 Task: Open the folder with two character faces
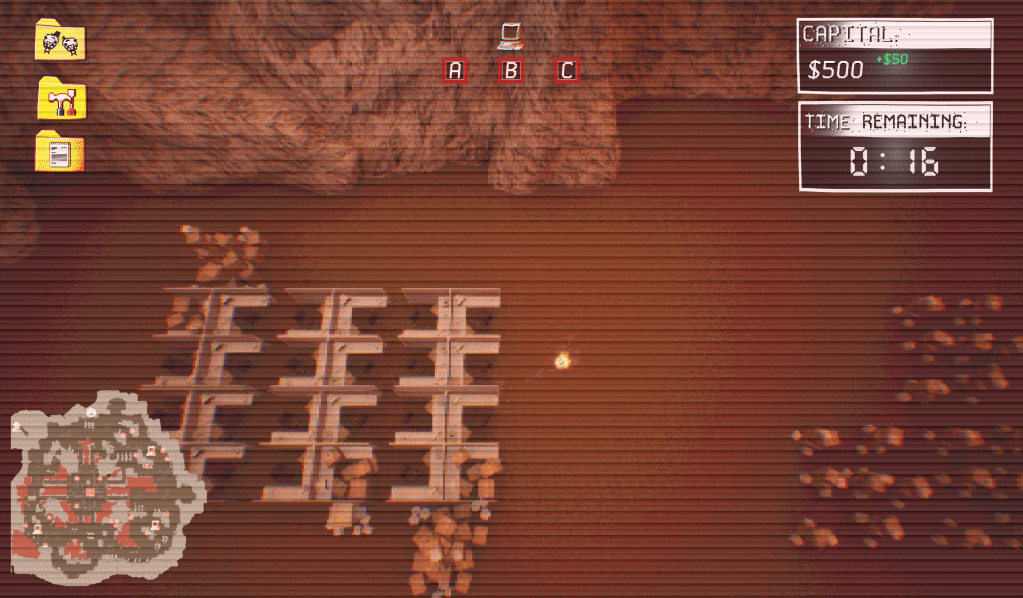pyautogui.click(x=60, y=42)
